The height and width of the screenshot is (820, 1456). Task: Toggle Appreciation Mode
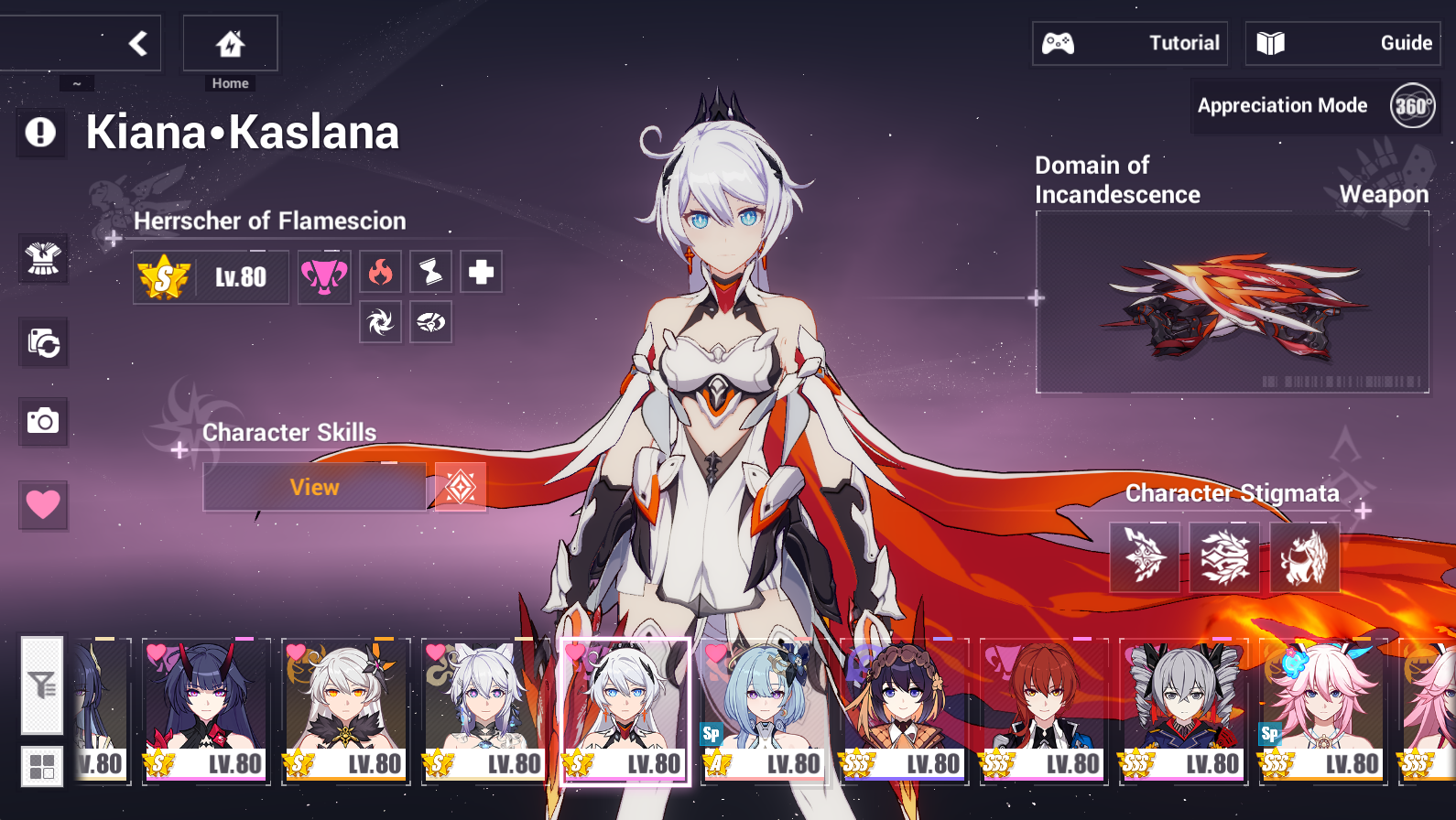click(x=1282, y=105)
